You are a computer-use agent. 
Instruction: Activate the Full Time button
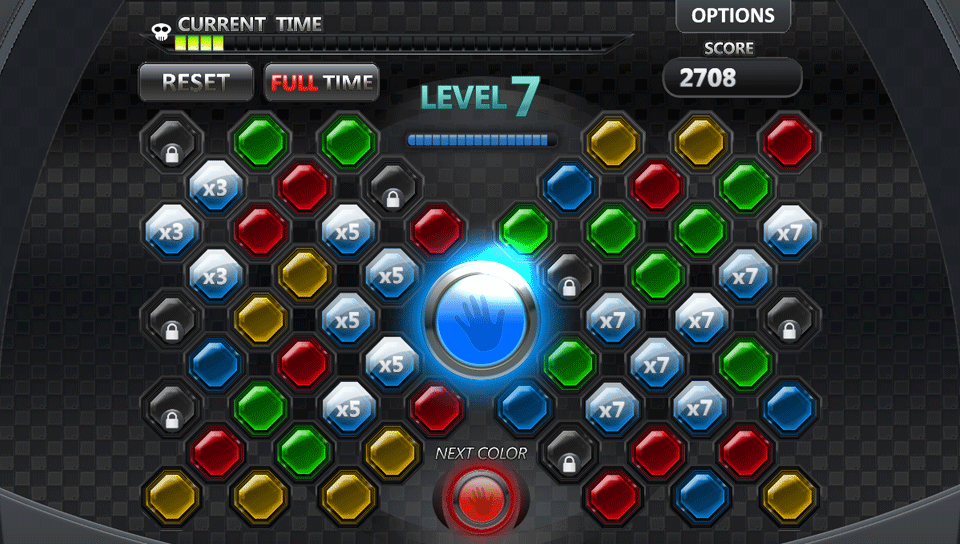[322, 82]
